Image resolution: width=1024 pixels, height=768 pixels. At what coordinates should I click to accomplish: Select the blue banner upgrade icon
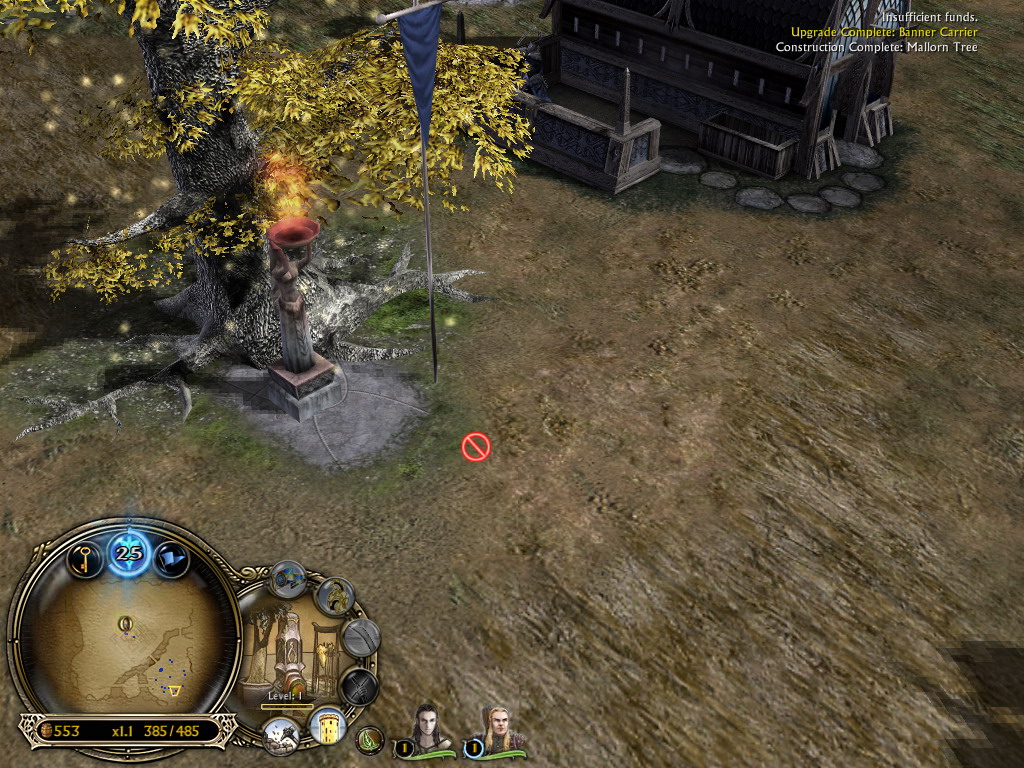click(x=288, y=579)
